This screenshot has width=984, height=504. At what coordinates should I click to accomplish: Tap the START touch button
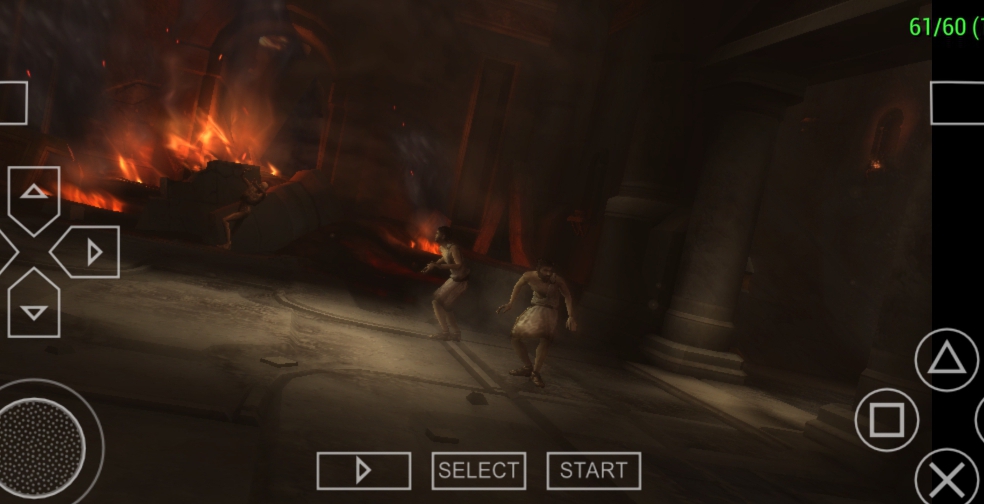click(593, 471)
